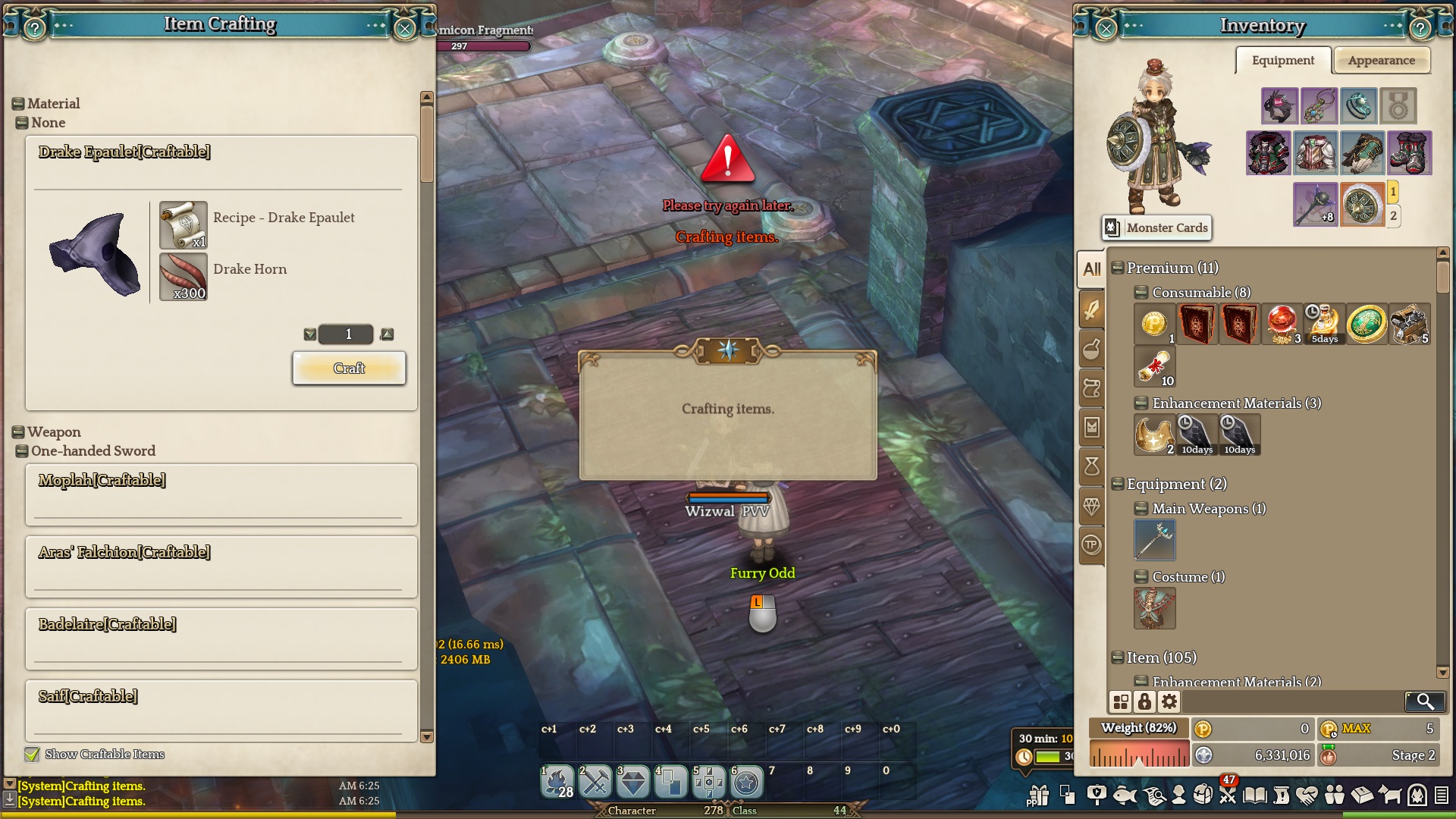Click the Drake Horn material icon
The width and height of the screenshot is (1456, 819).
point(184,277)
